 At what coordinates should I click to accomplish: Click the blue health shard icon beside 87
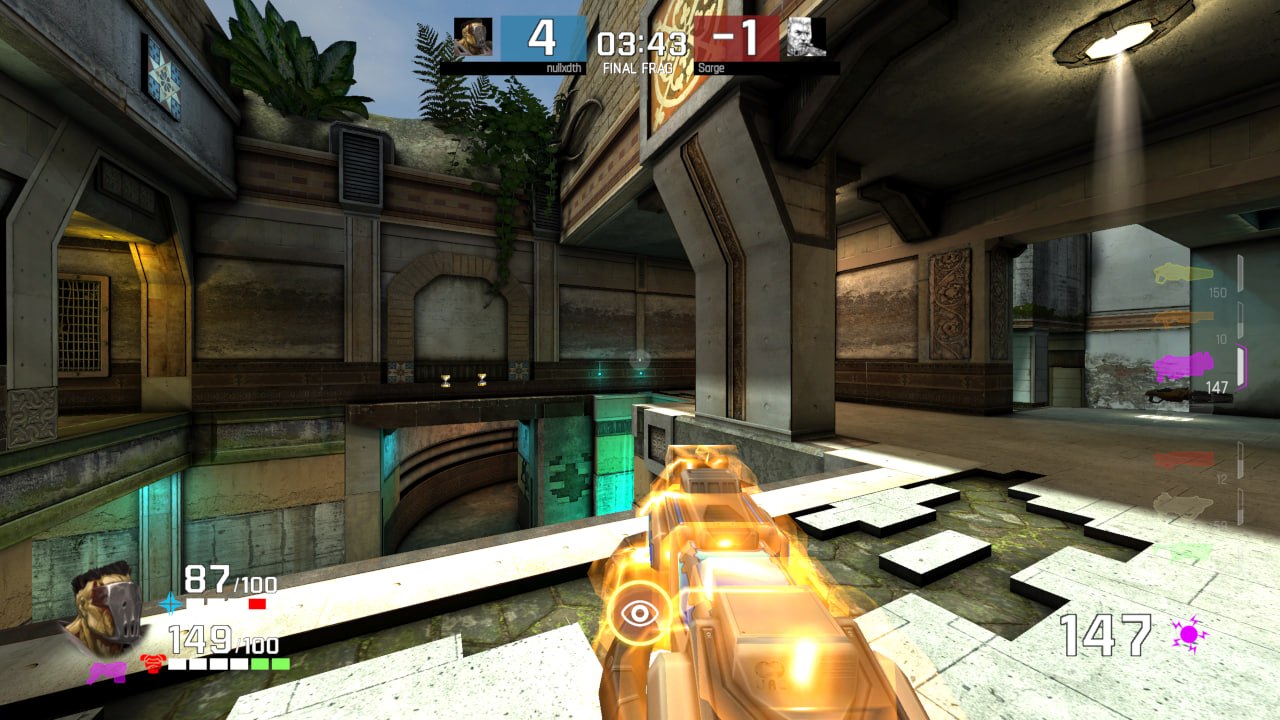pos(171,604)
